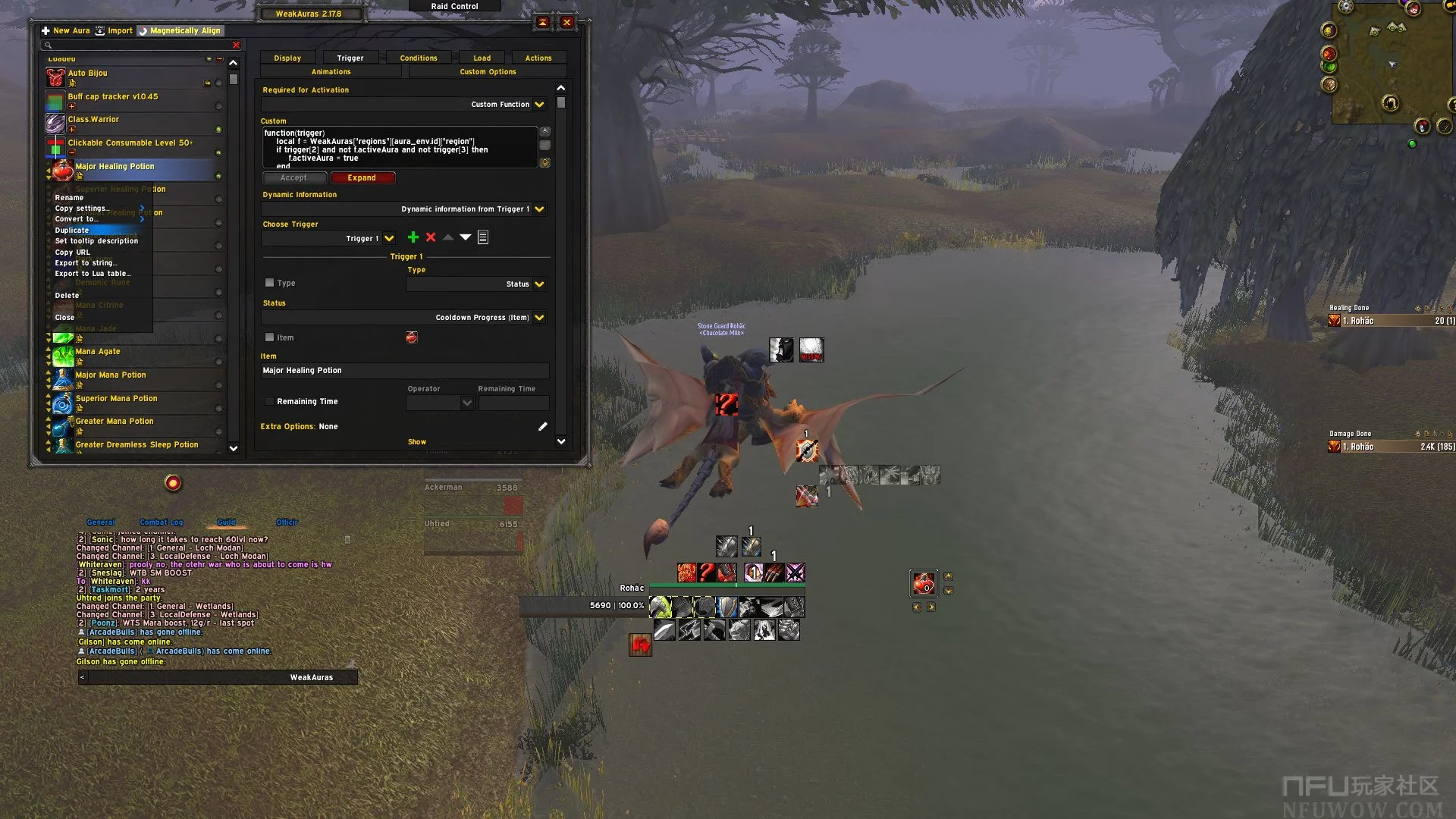Create a New Aura

(x=66, y=30)
